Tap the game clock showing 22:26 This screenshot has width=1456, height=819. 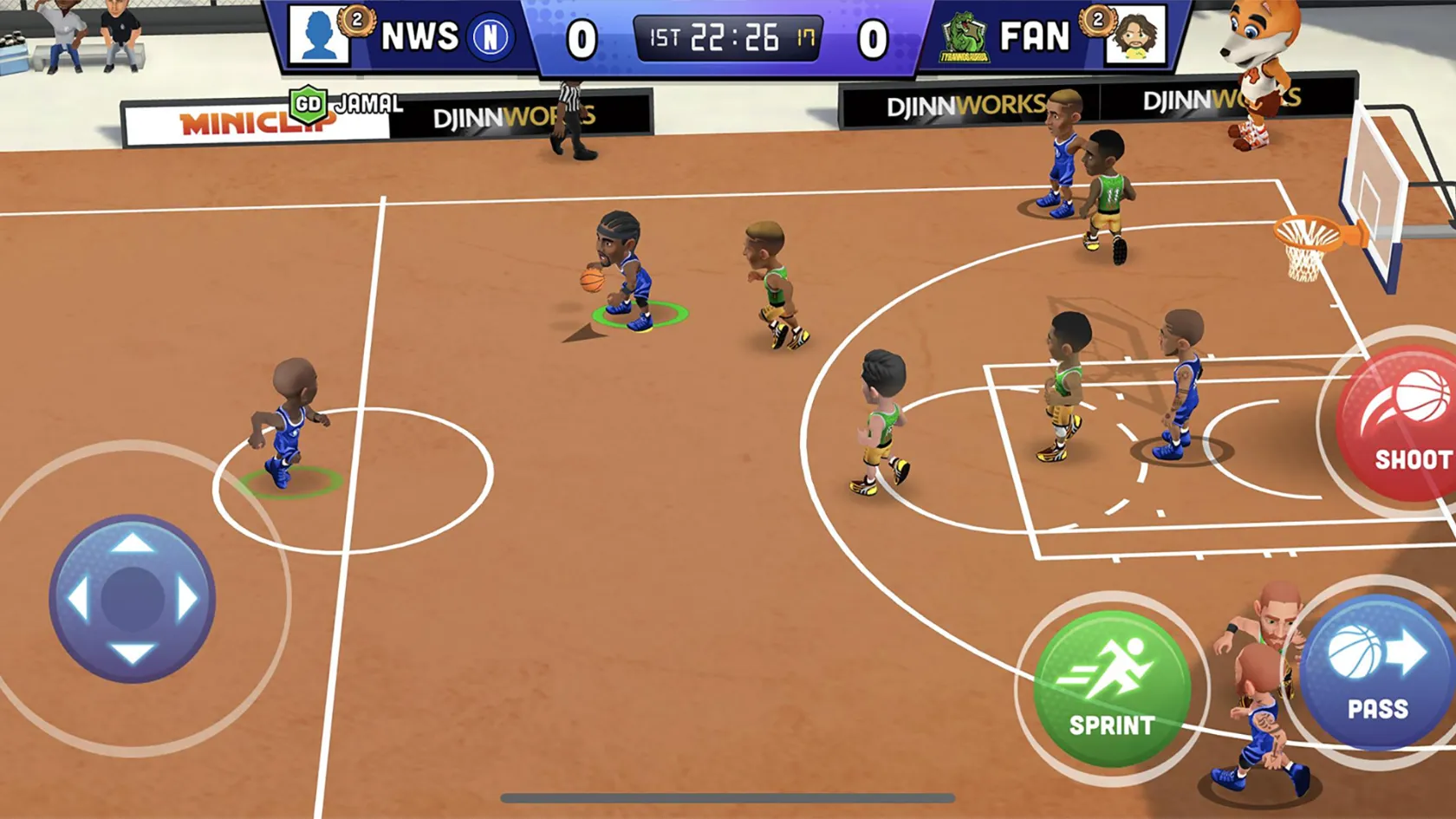pyautogui.click(x=726, y=36)
